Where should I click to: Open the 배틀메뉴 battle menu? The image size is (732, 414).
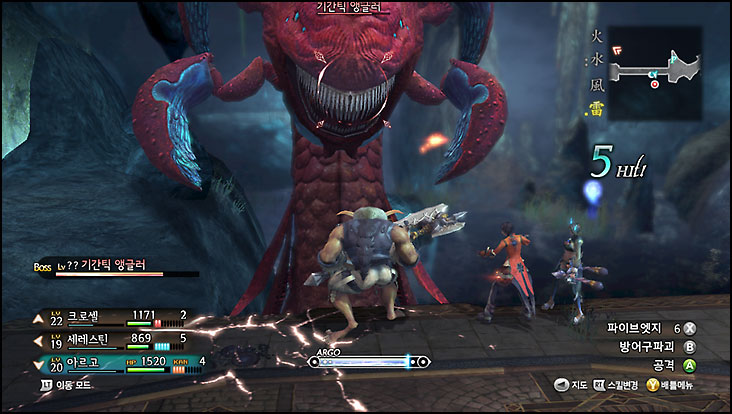click(x=670, y=385)
